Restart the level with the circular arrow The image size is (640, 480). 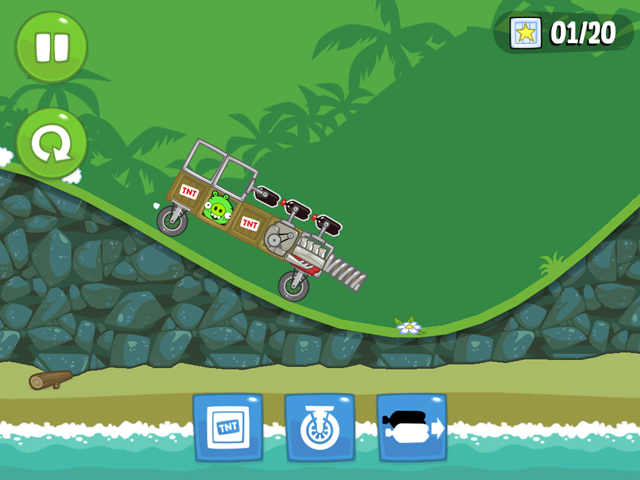tap(51, 143)
